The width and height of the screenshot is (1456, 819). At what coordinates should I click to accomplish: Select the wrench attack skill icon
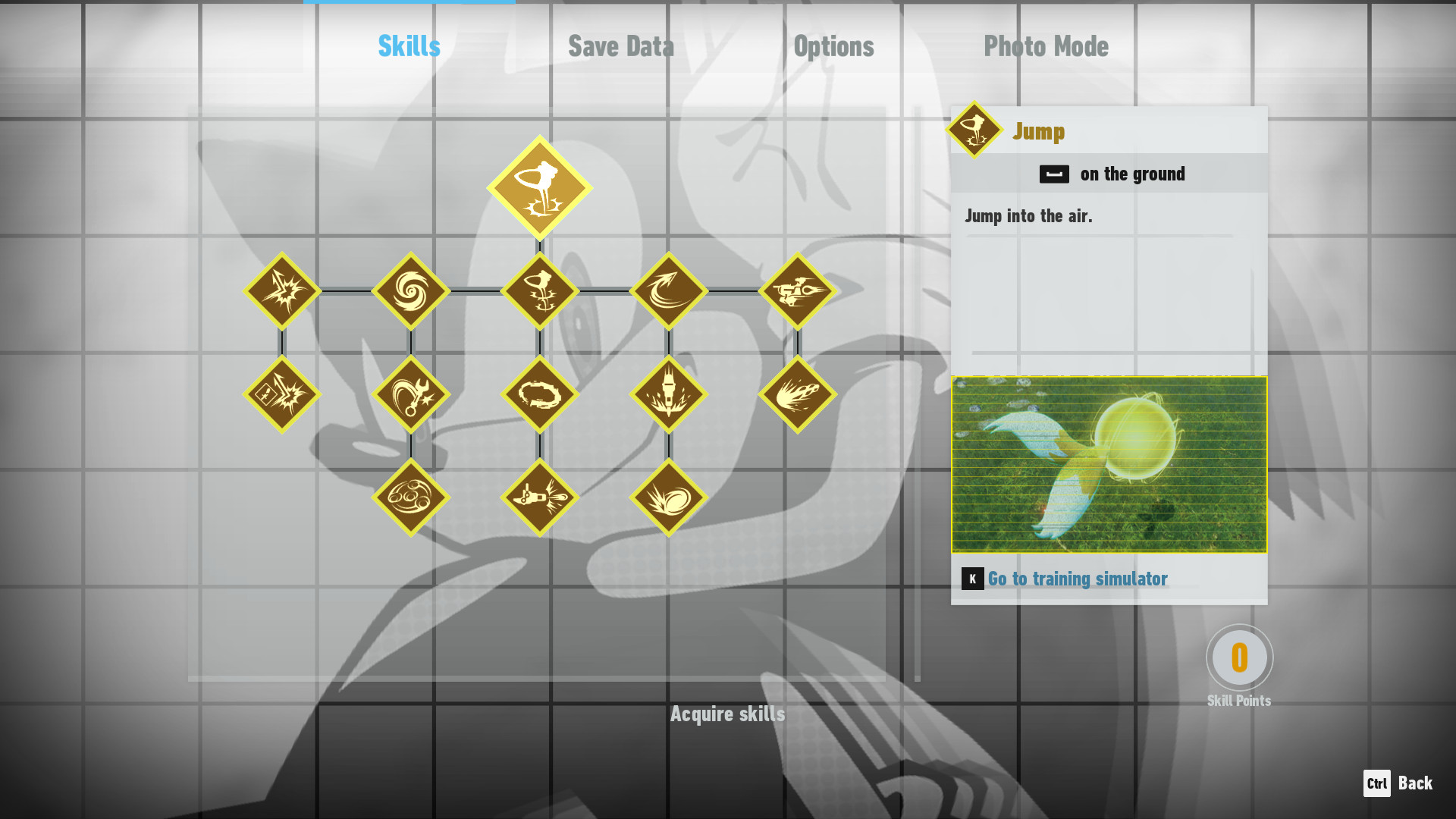click(410, 394)
